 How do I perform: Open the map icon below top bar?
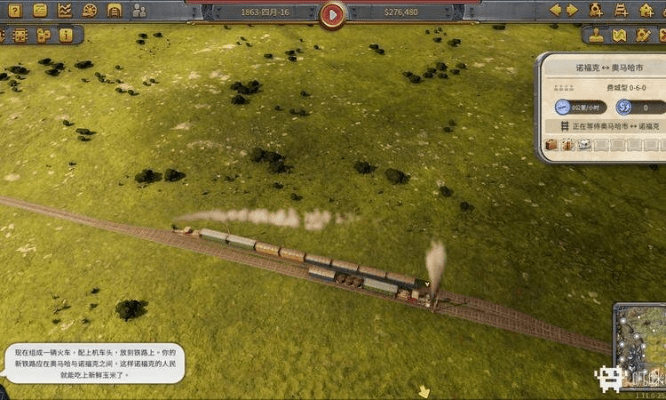(618, 36)
